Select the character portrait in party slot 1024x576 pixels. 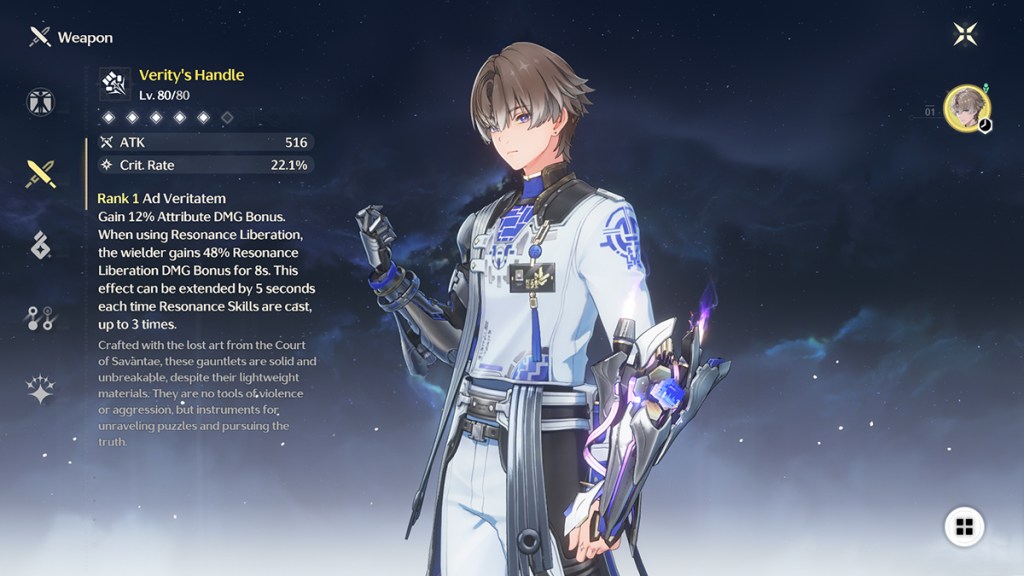[967, 108]
